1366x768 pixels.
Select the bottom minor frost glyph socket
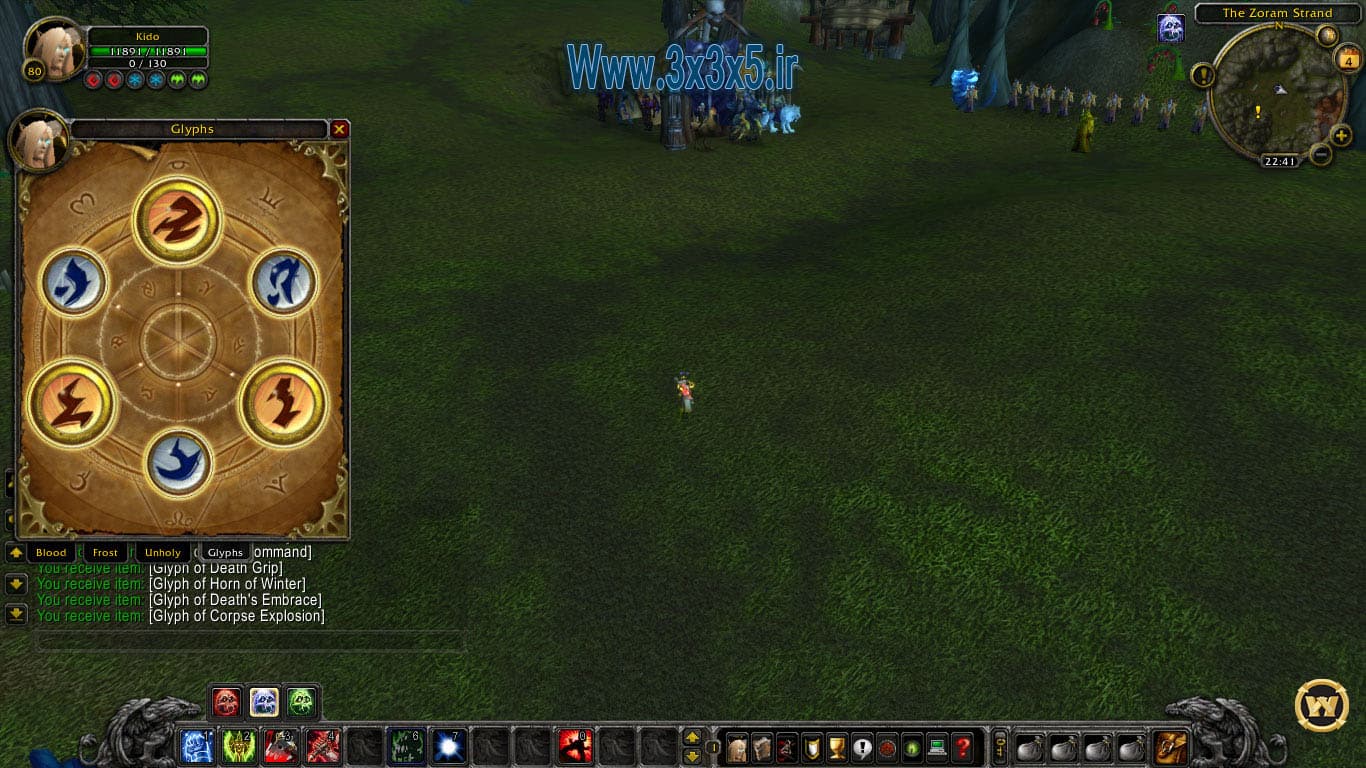[x=178, y=462]
